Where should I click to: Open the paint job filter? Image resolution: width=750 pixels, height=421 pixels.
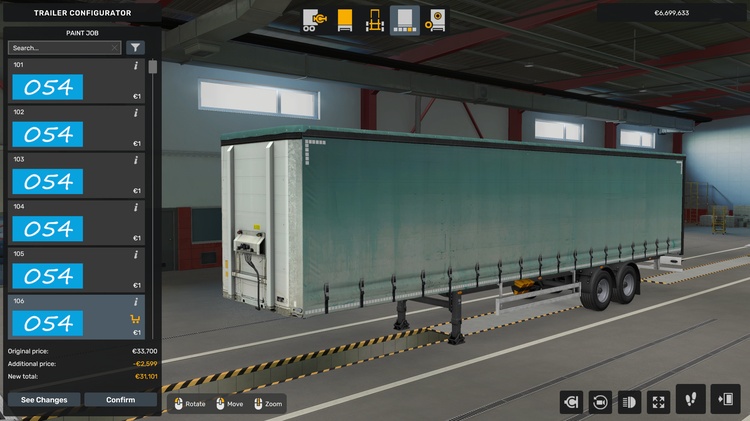coord(135,47)
